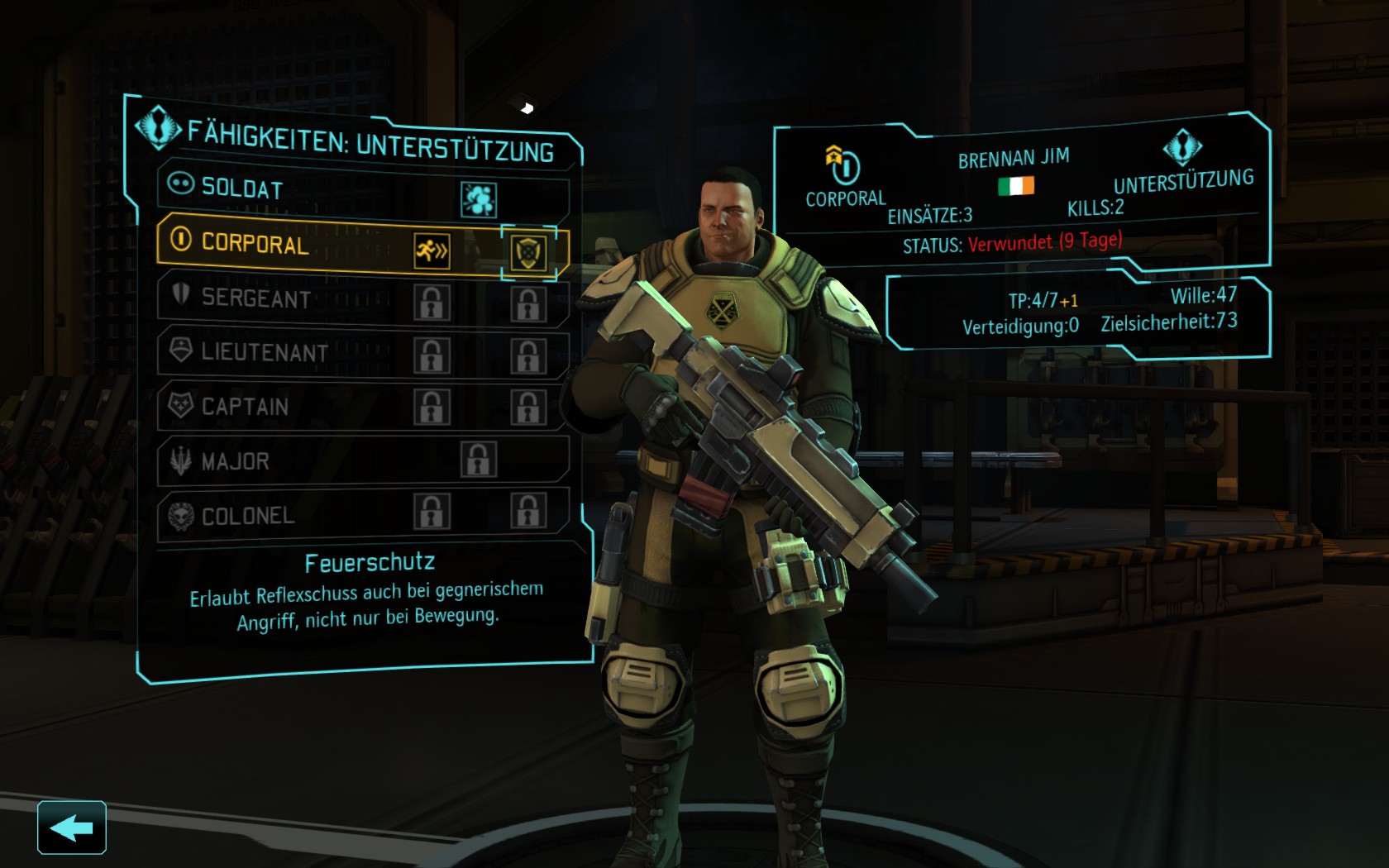Choose the running-man Corporal ability
This screenshot has height=868, width=1389.
click(432, 250)
